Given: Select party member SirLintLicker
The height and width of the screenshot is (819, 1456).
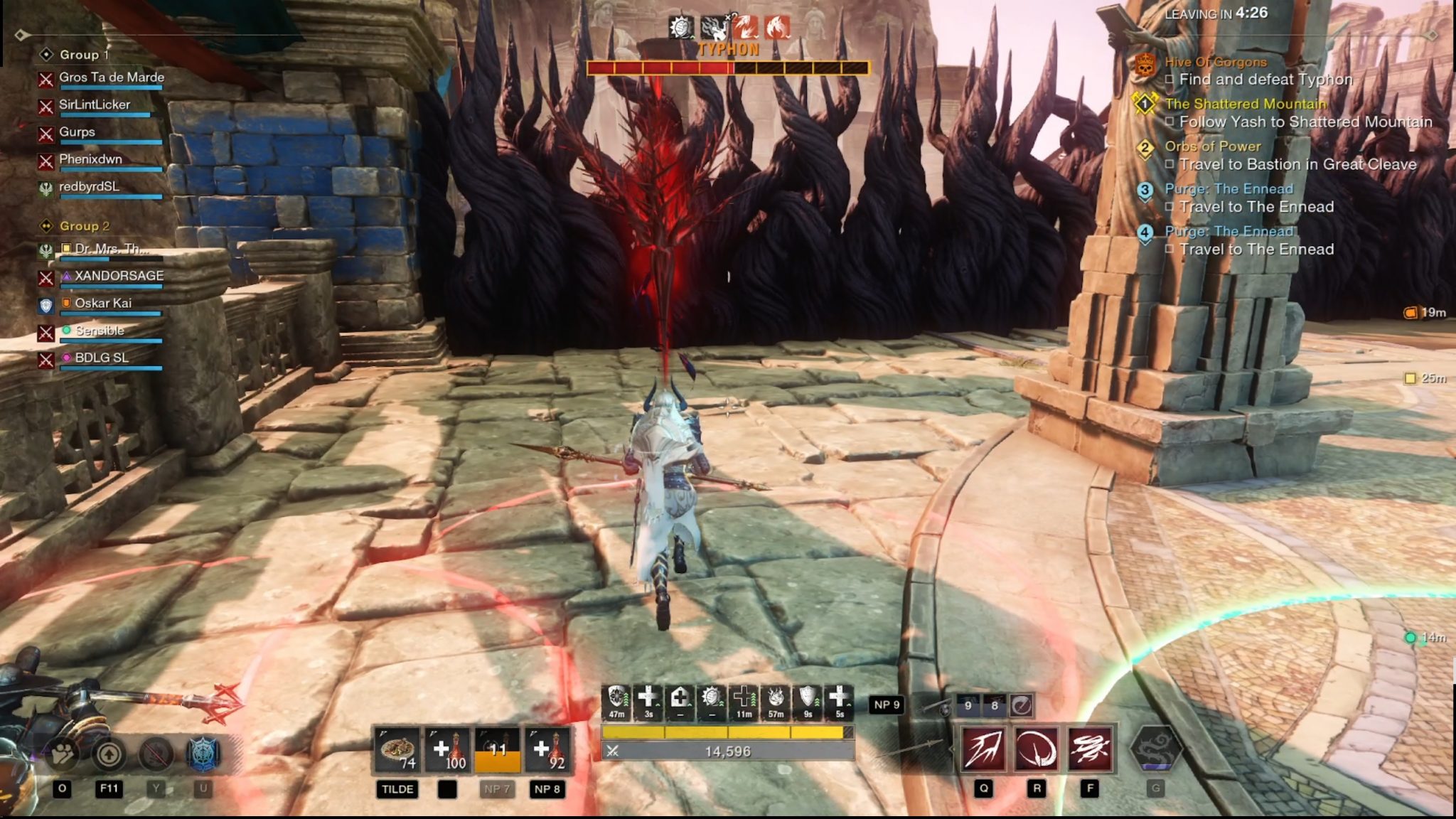Looking at the screenshot, I should point(95,105).
